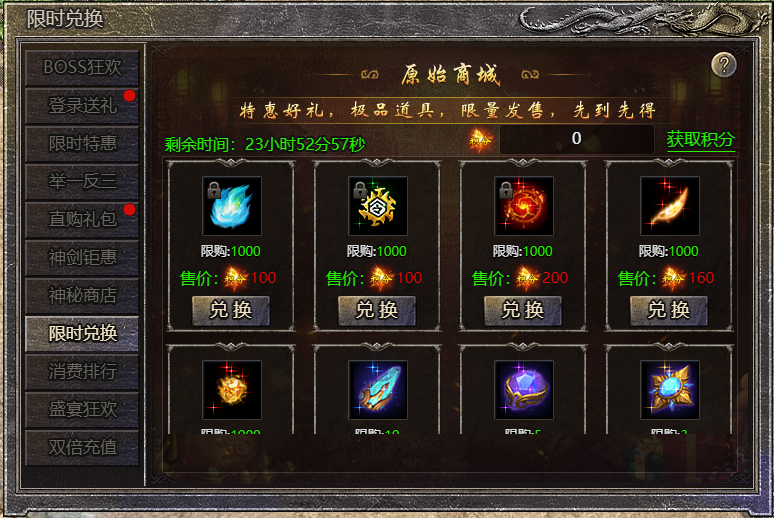Switch to the 登录送礼 tab

(x=82, y=105)
